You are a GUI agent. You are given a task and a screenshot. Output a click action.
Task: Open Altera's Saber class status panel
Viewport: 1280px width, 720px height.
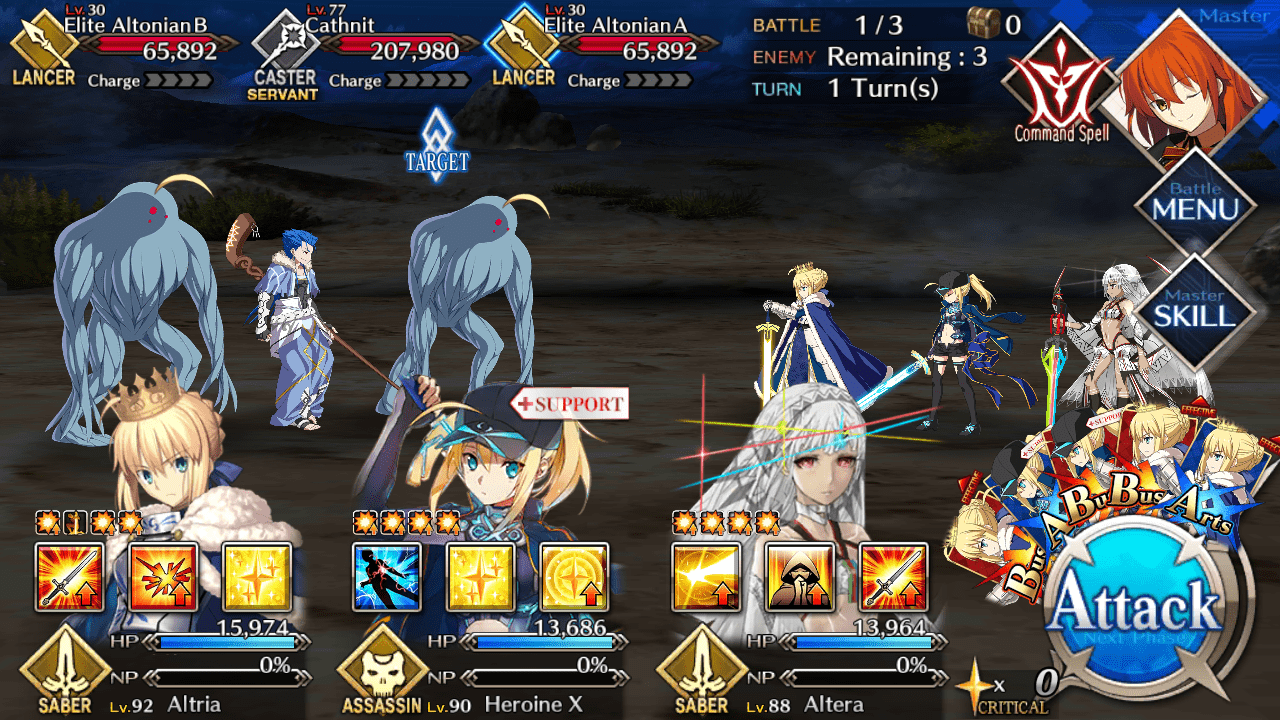coord(702,670)
